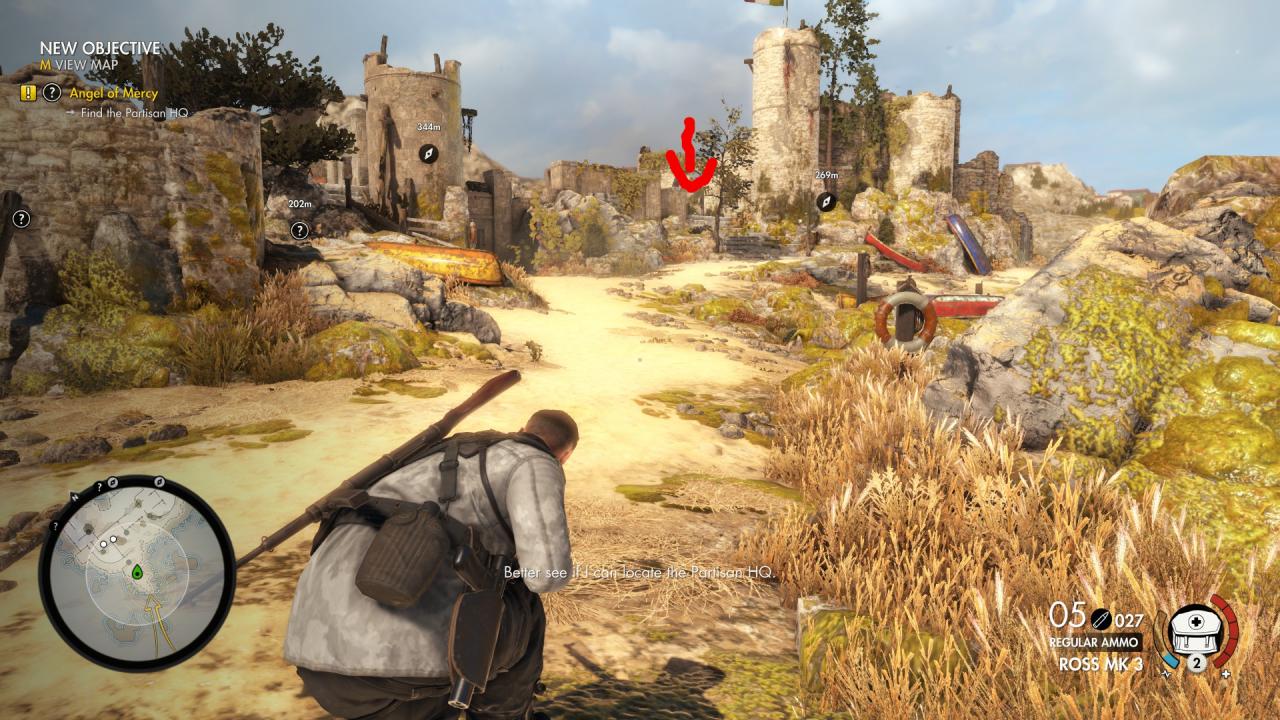Click the green player marker on minimap
1280x720 pixels.
(x=137, y=572)
